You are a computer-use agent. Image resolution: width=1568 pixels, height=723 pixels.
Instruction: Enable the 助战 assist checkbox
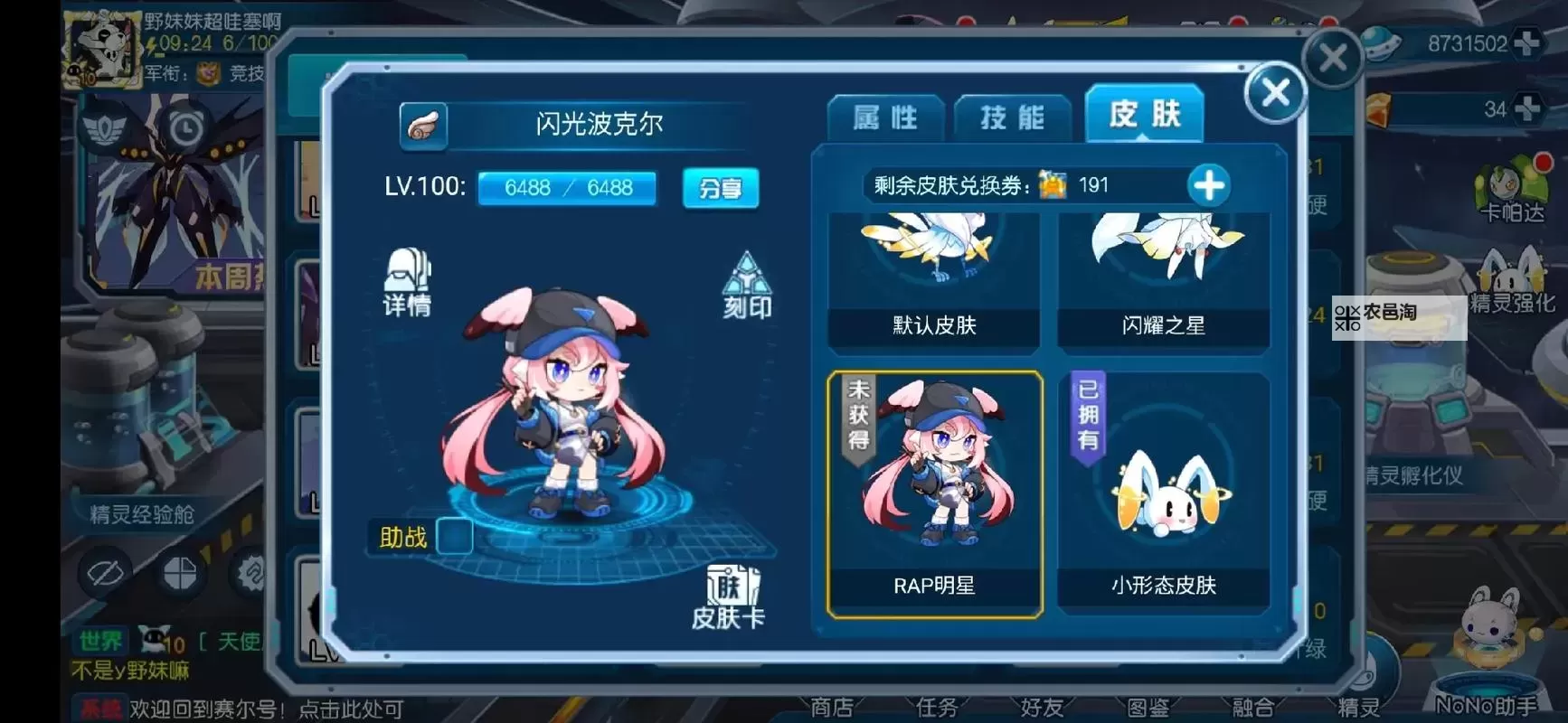click(454, 538)
